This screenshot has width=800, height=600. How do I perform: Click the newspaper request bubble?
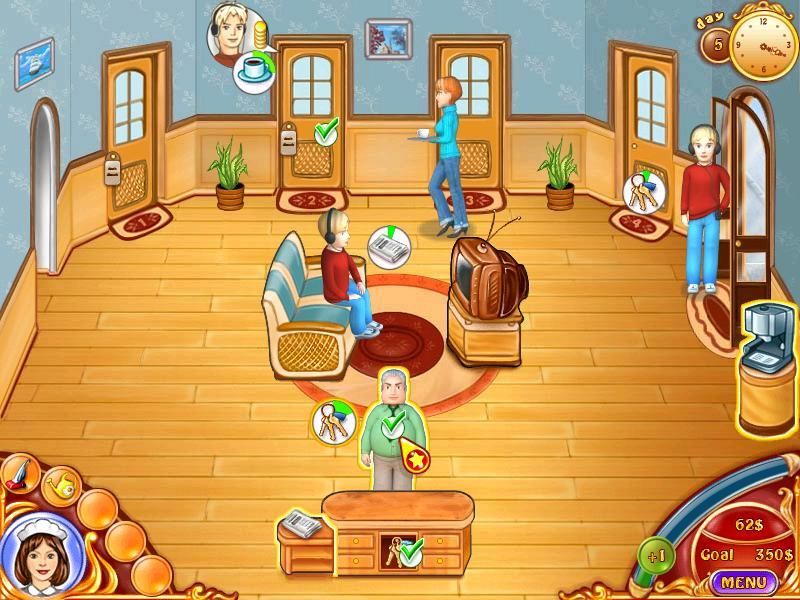[x=385, y=245]
